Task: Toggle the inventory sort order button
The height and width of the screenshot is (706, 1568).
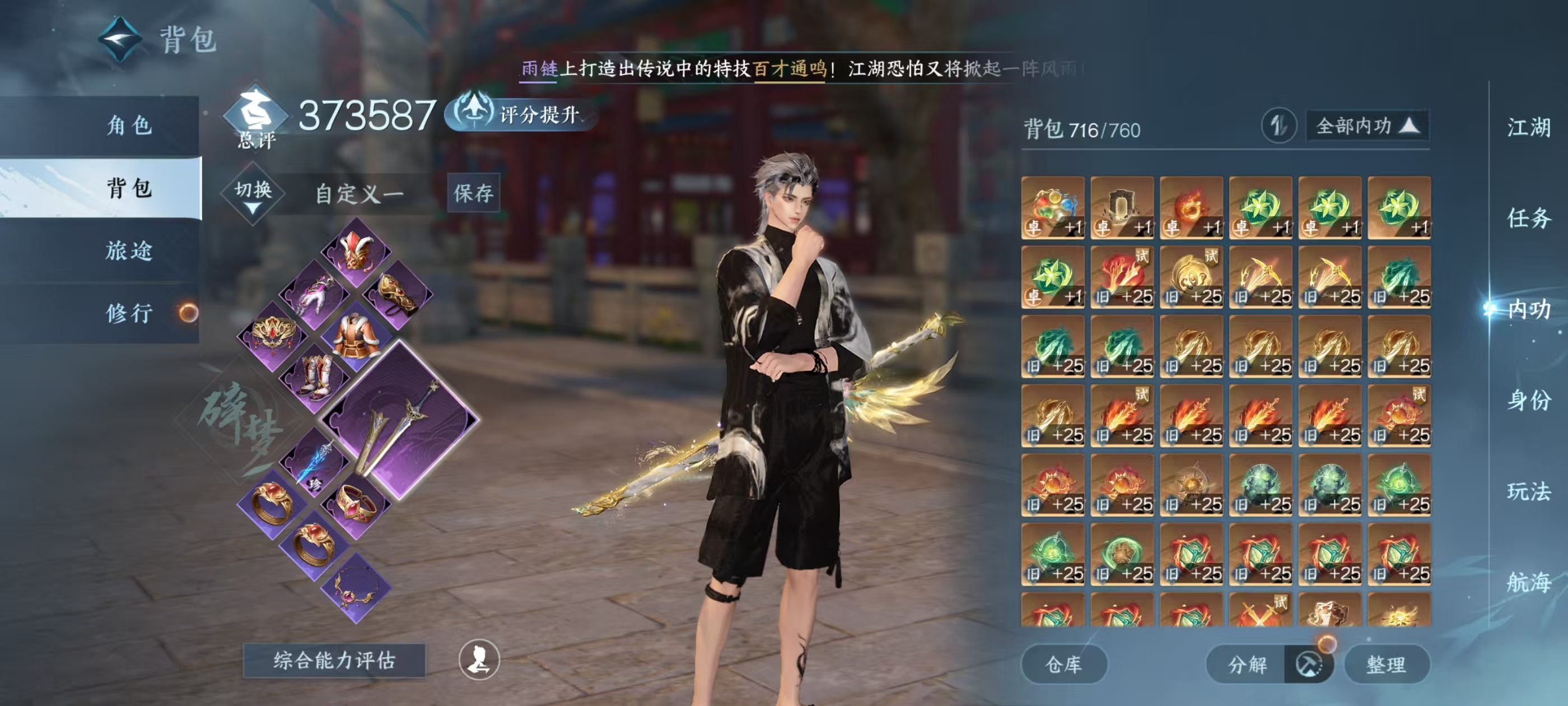Action: [1278, 126]
